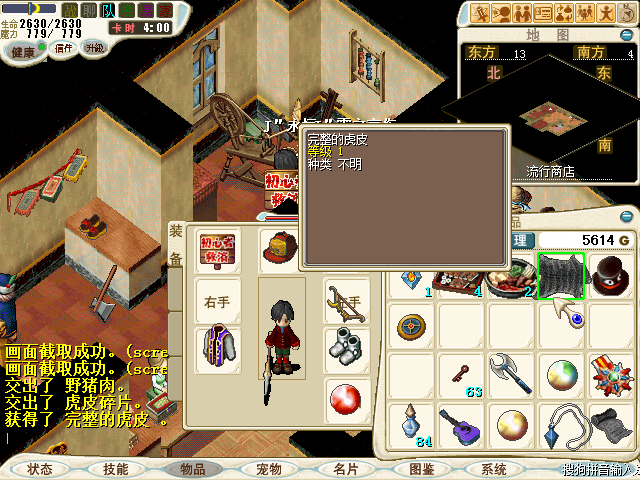Screen dimensions: 640x480
Task: Open the 宠物 (Pet) menu
Action: tap(269, 468)
